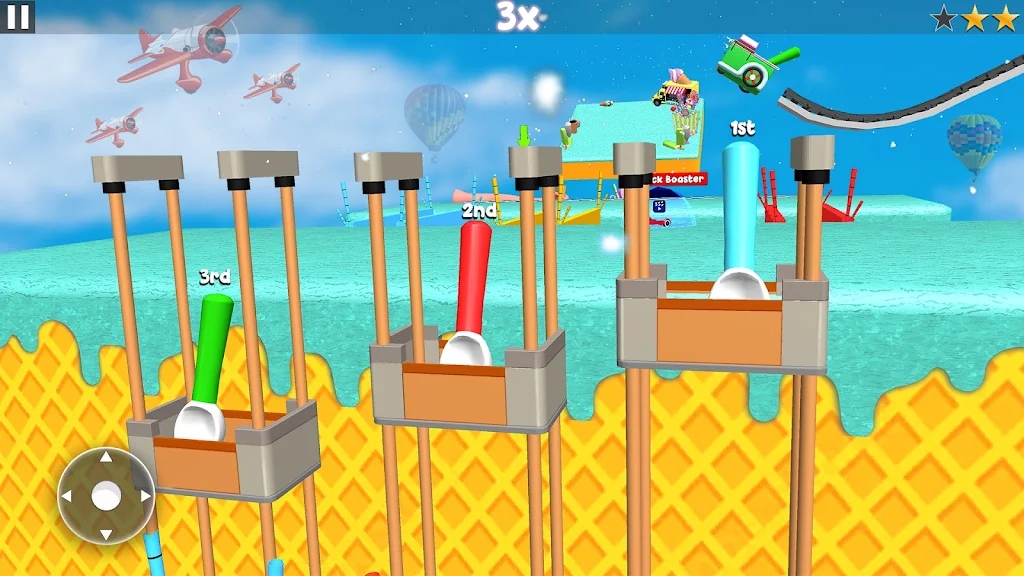Tap the virtual joystick control
Viewport: 1024px width, 576px height.
(106, 495)
